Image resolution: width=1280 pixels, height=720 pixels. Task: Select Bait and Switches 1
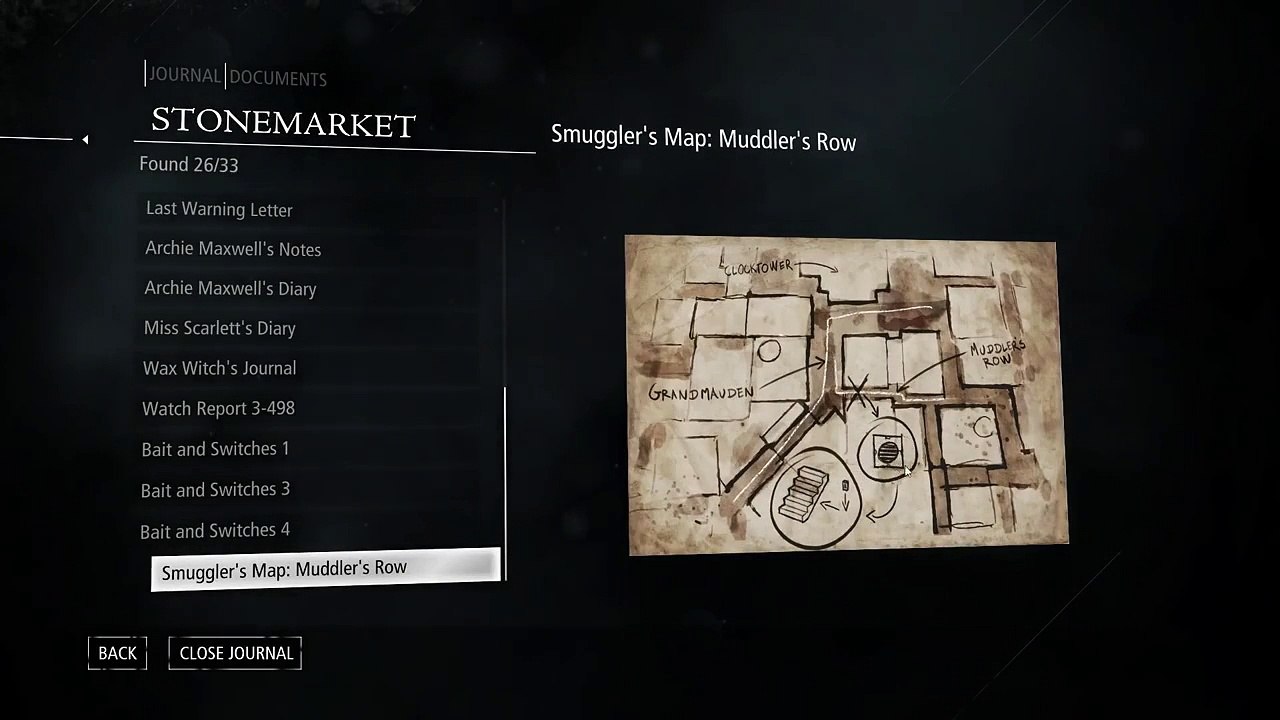[x=215, y=449]
